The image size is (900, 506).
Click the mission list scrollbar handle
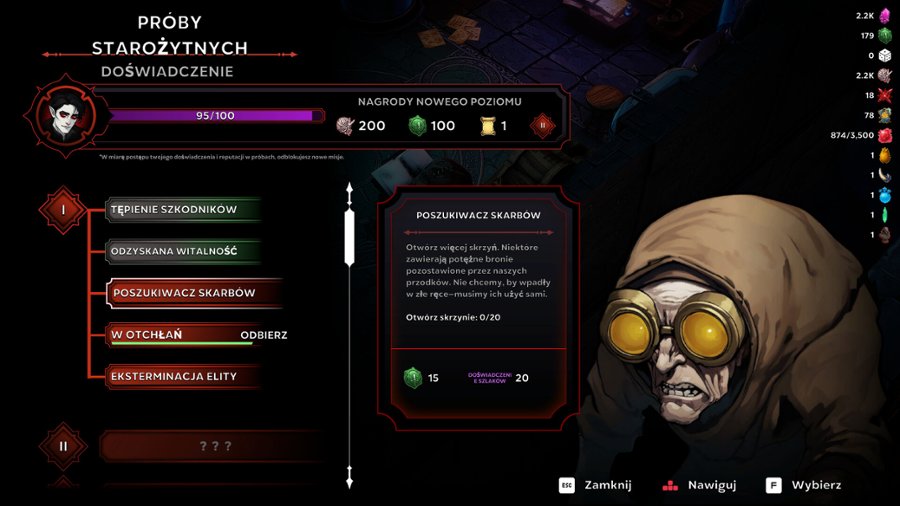point(349,237)
